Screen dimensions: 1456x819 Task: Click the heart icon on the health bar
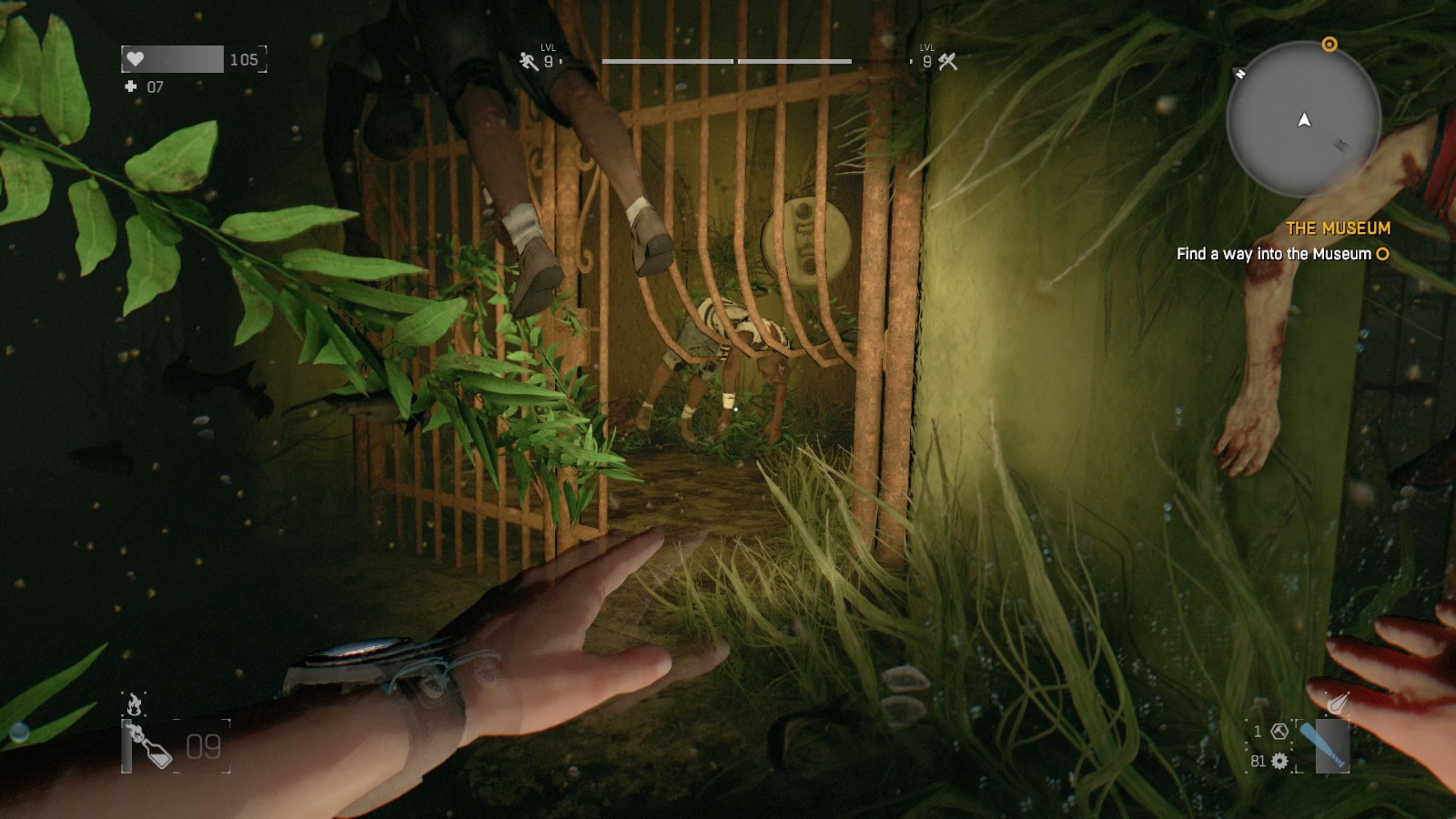coord(135,59)
